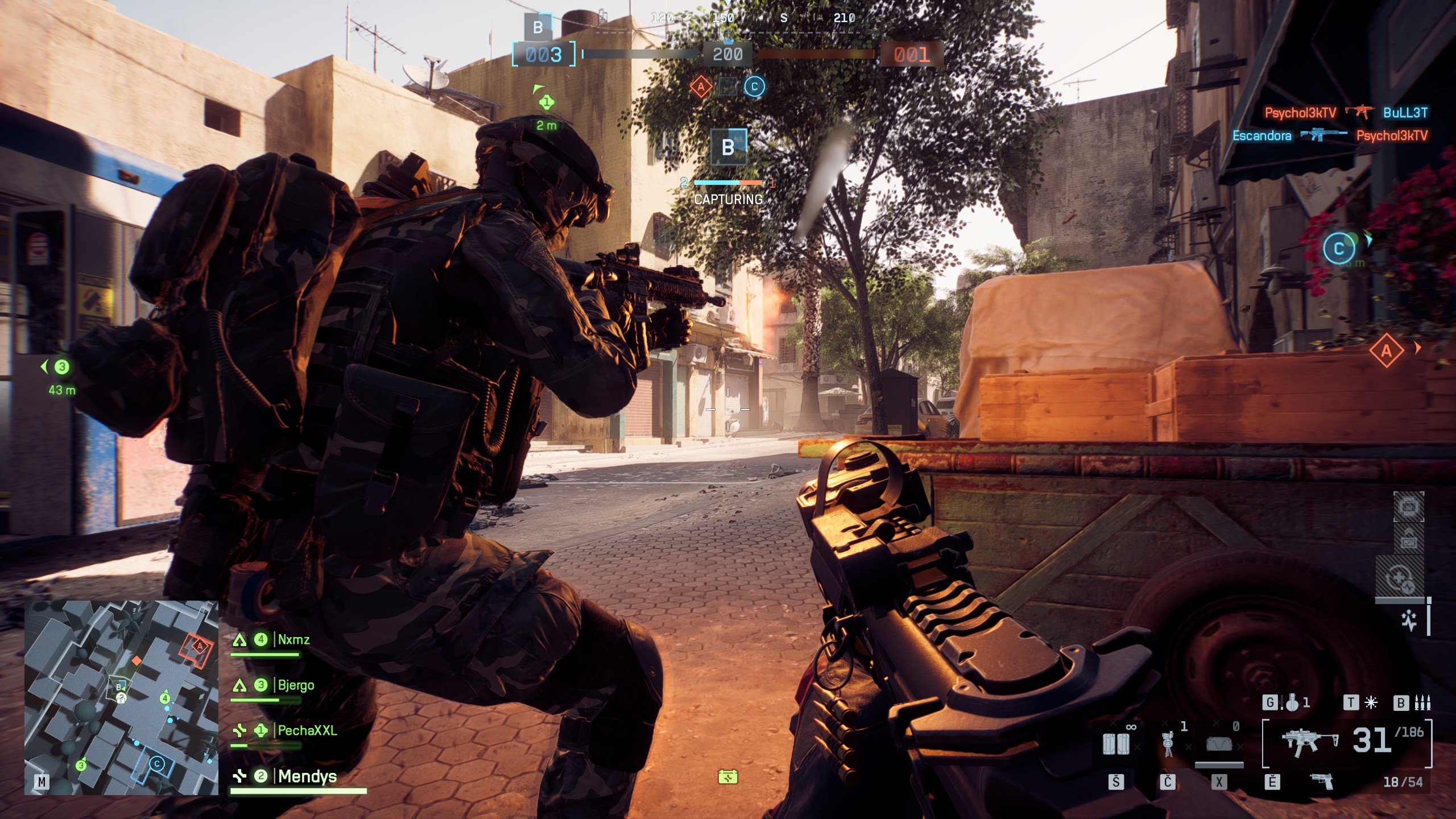Click the objective A marker on the minimap

pos(199,646)
